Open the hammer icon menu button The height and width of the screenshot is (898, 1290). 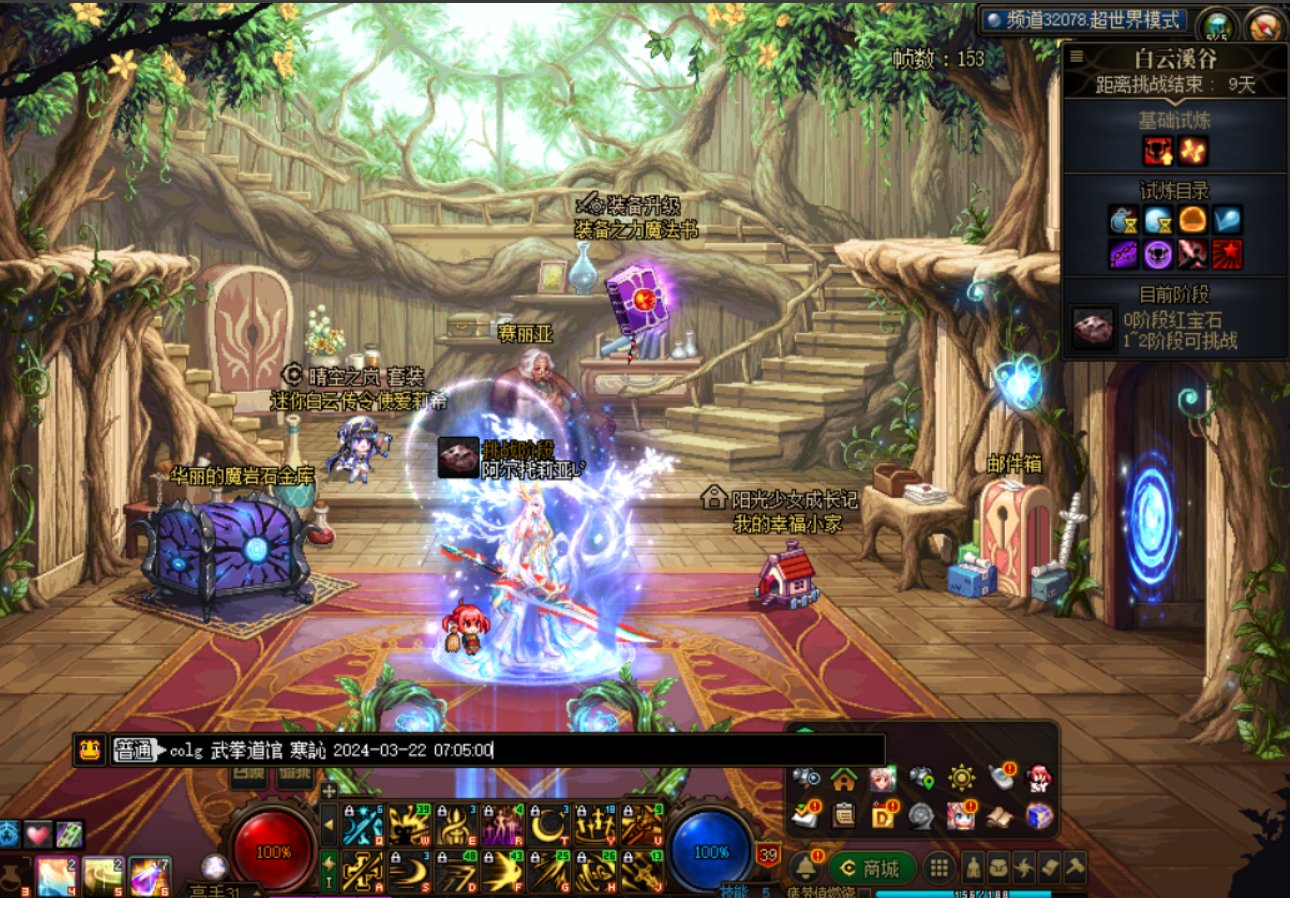[1075, 867]
